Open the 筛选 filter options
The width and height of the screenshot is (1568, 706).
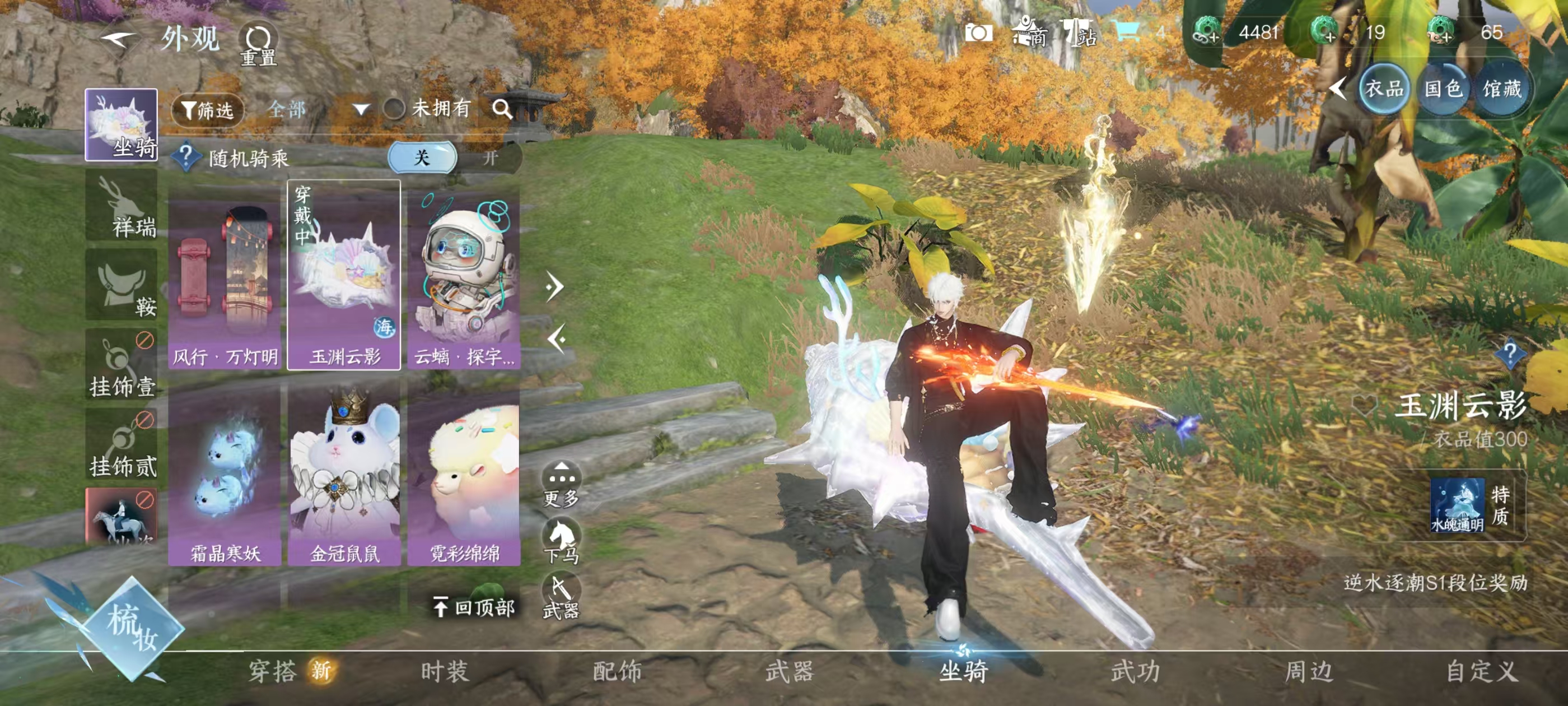tap(208, 110)
